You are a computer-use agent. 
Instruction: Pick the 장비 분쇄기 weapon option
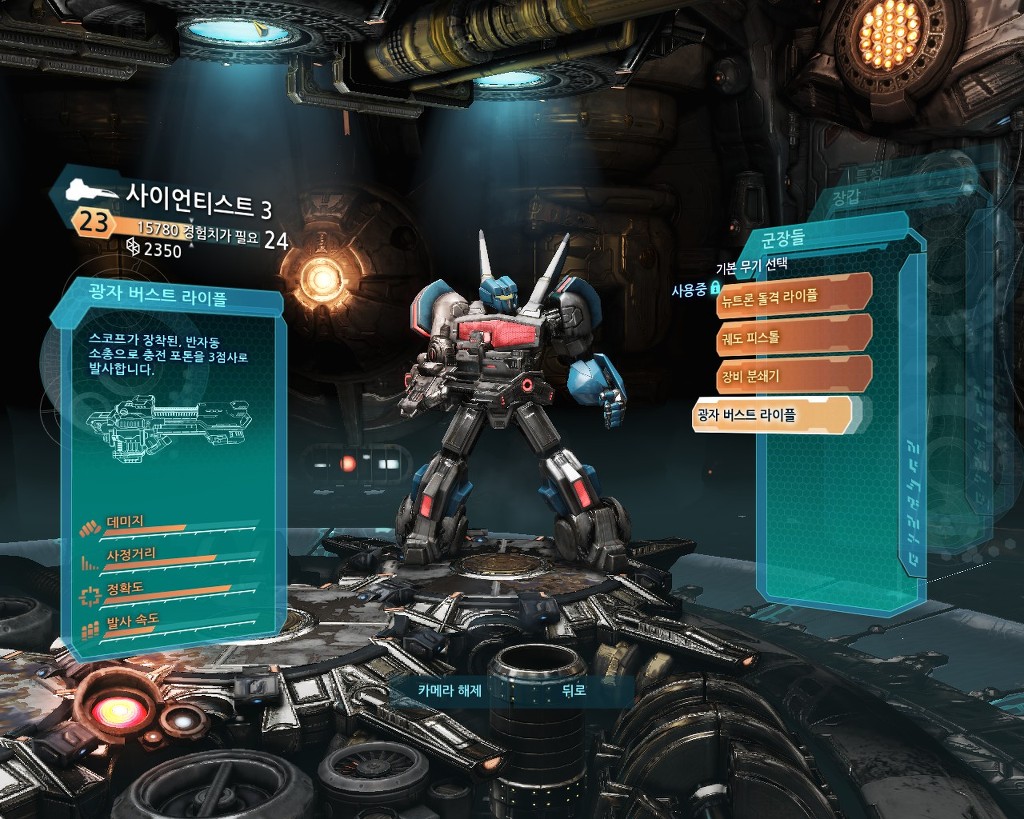[794, 376]
